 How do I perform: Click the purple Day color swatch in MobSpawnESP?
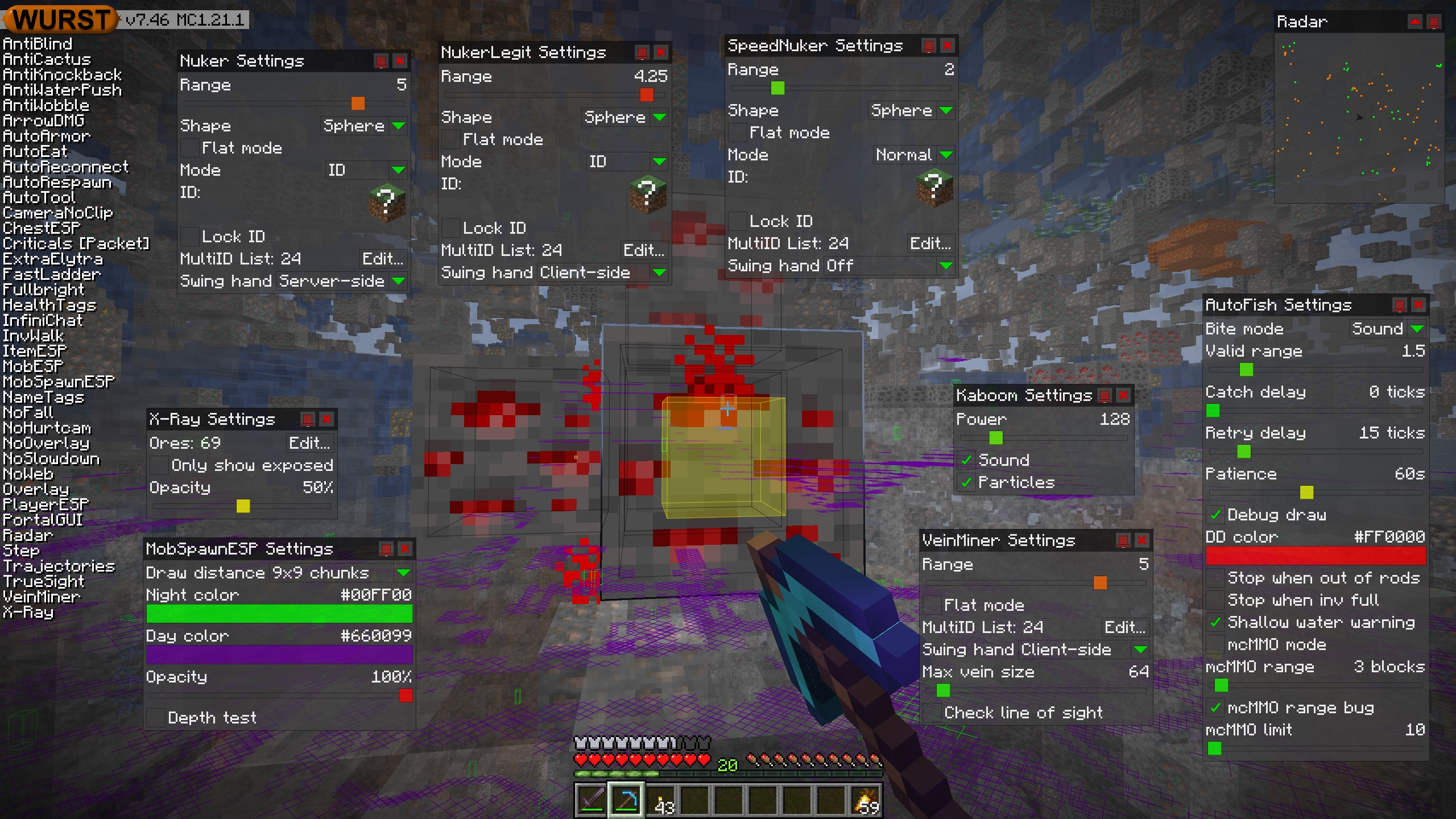coord(279,654)
